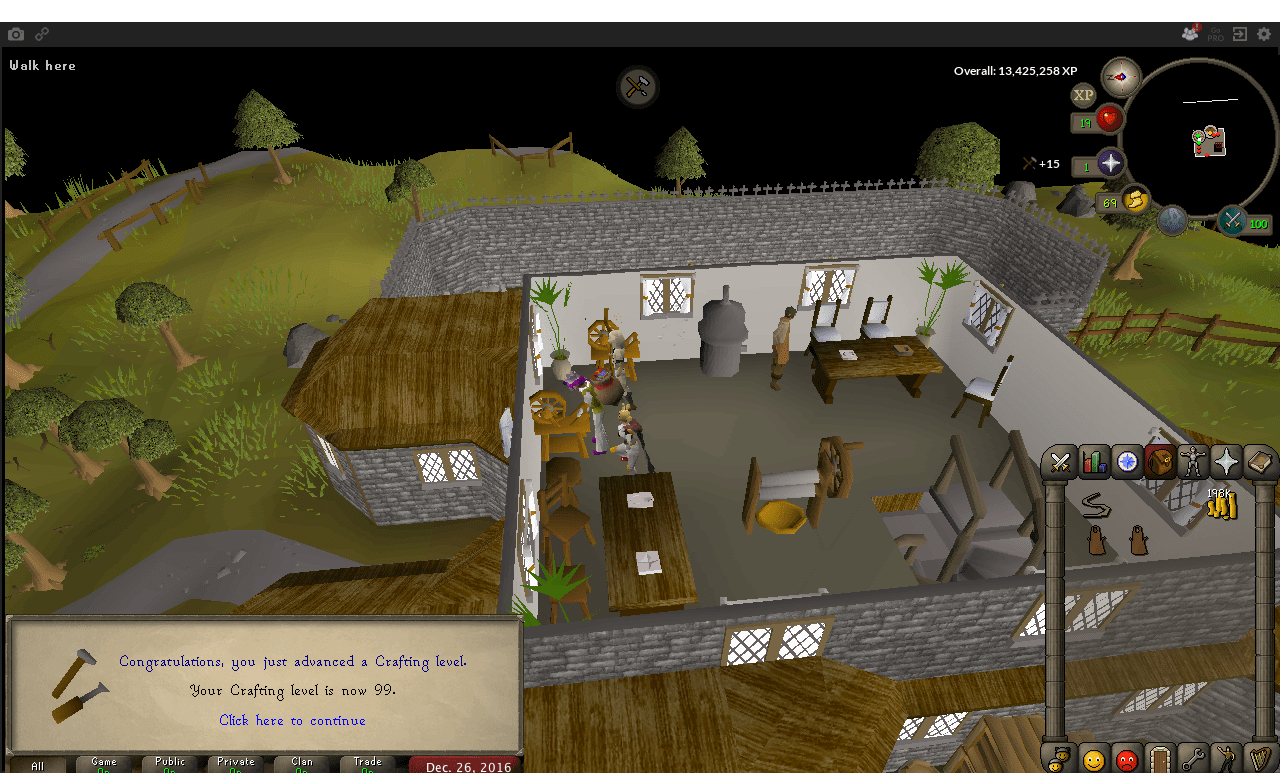Click the hitpoints health orb
The image size is (1280, 773).
click(1109, 119)
